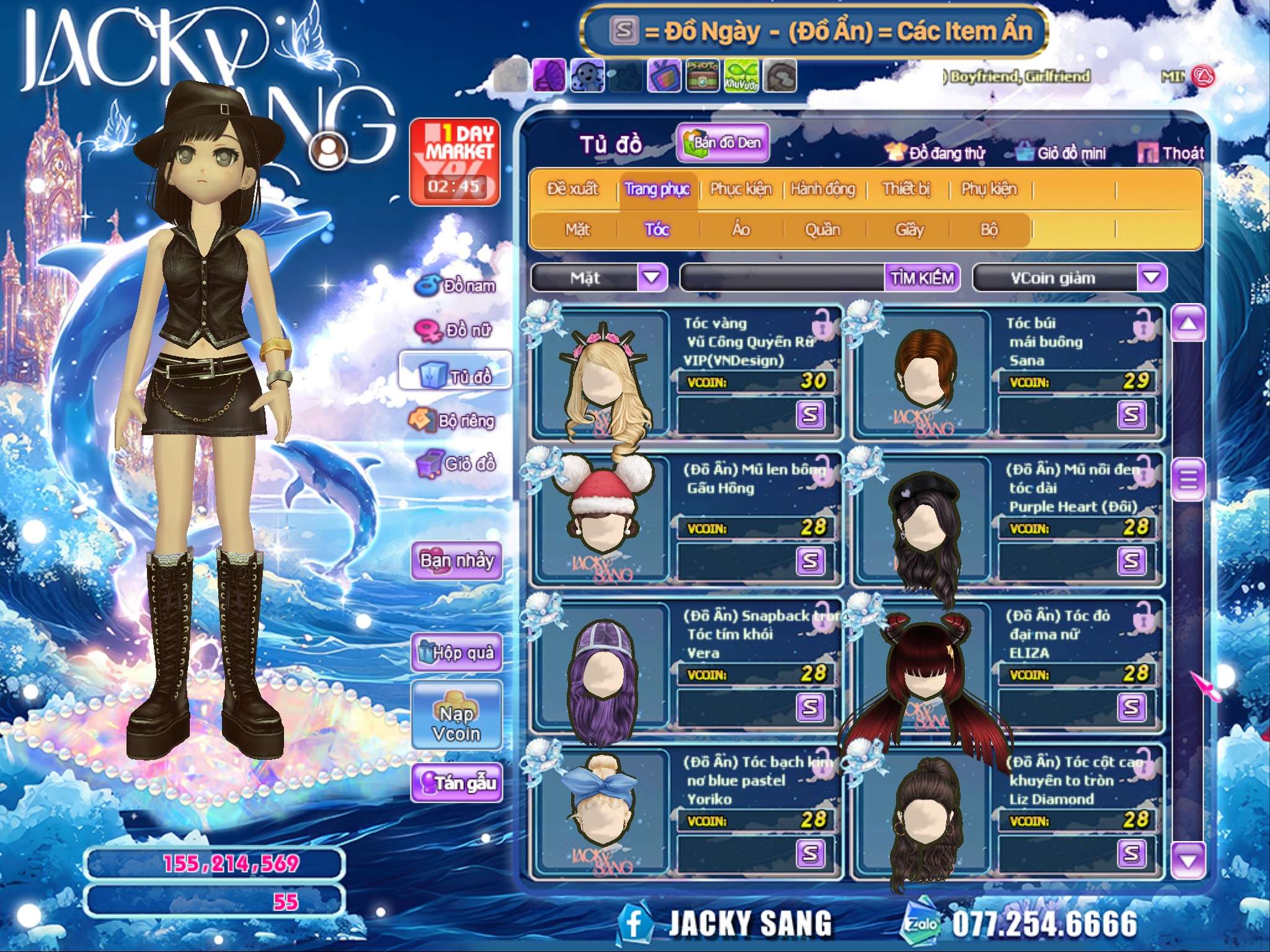
Task: Switch to the Đề xuất tab
Action: coord(572,189)
